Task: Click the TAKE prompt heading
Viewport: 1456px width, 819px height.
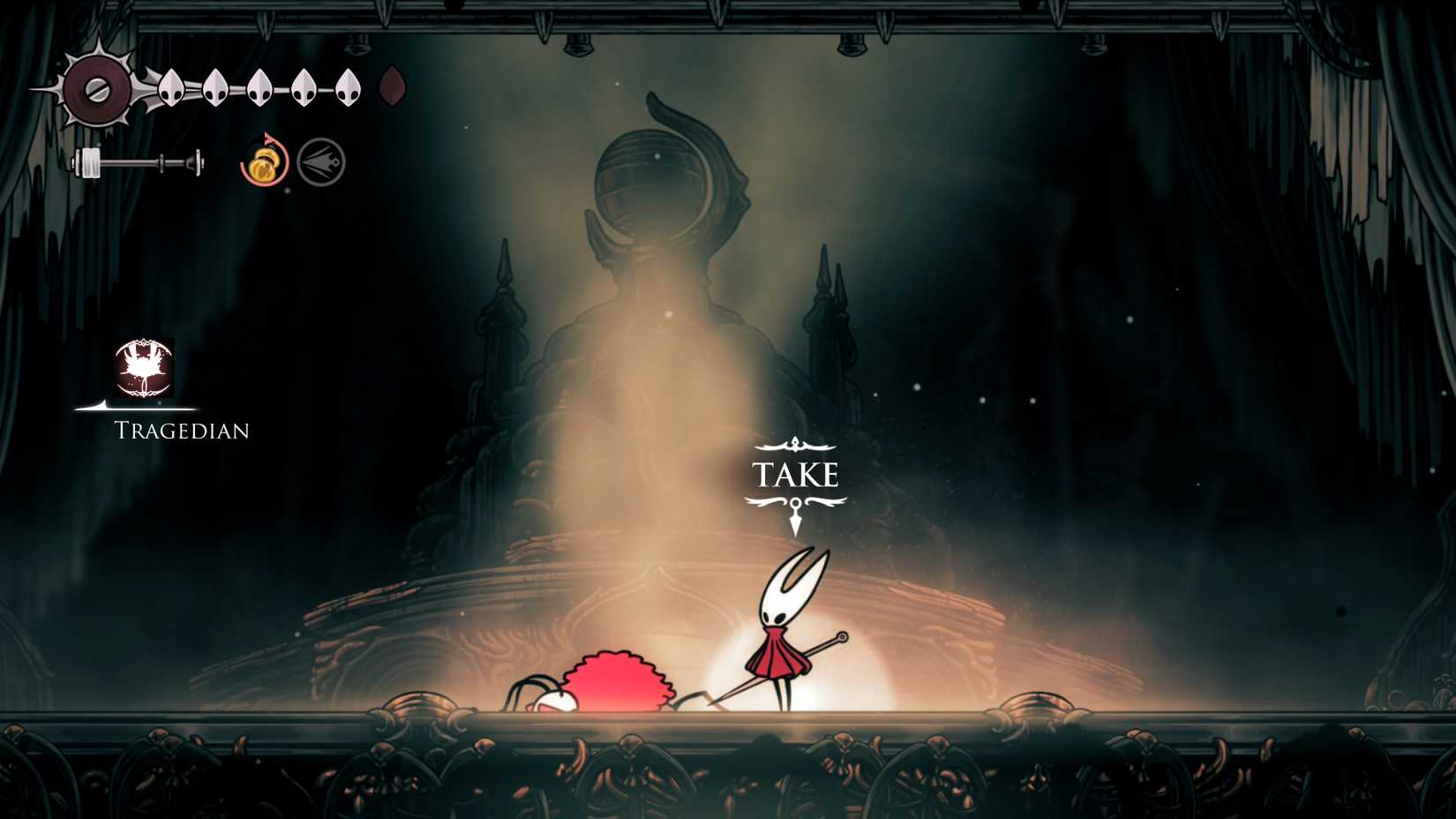Action: (x=796, y=476)
